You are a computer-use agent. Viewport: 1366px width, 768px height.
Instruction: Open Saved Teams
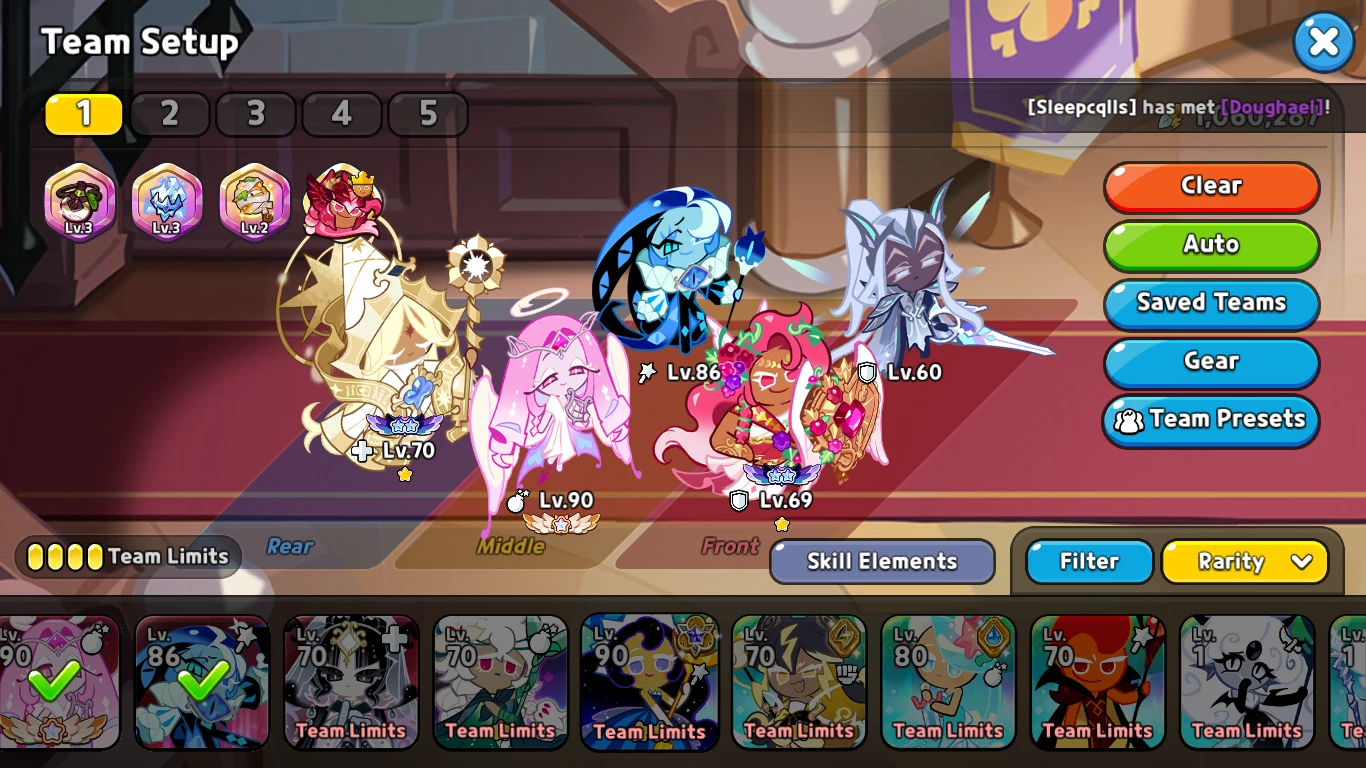tap(1211, 303)
